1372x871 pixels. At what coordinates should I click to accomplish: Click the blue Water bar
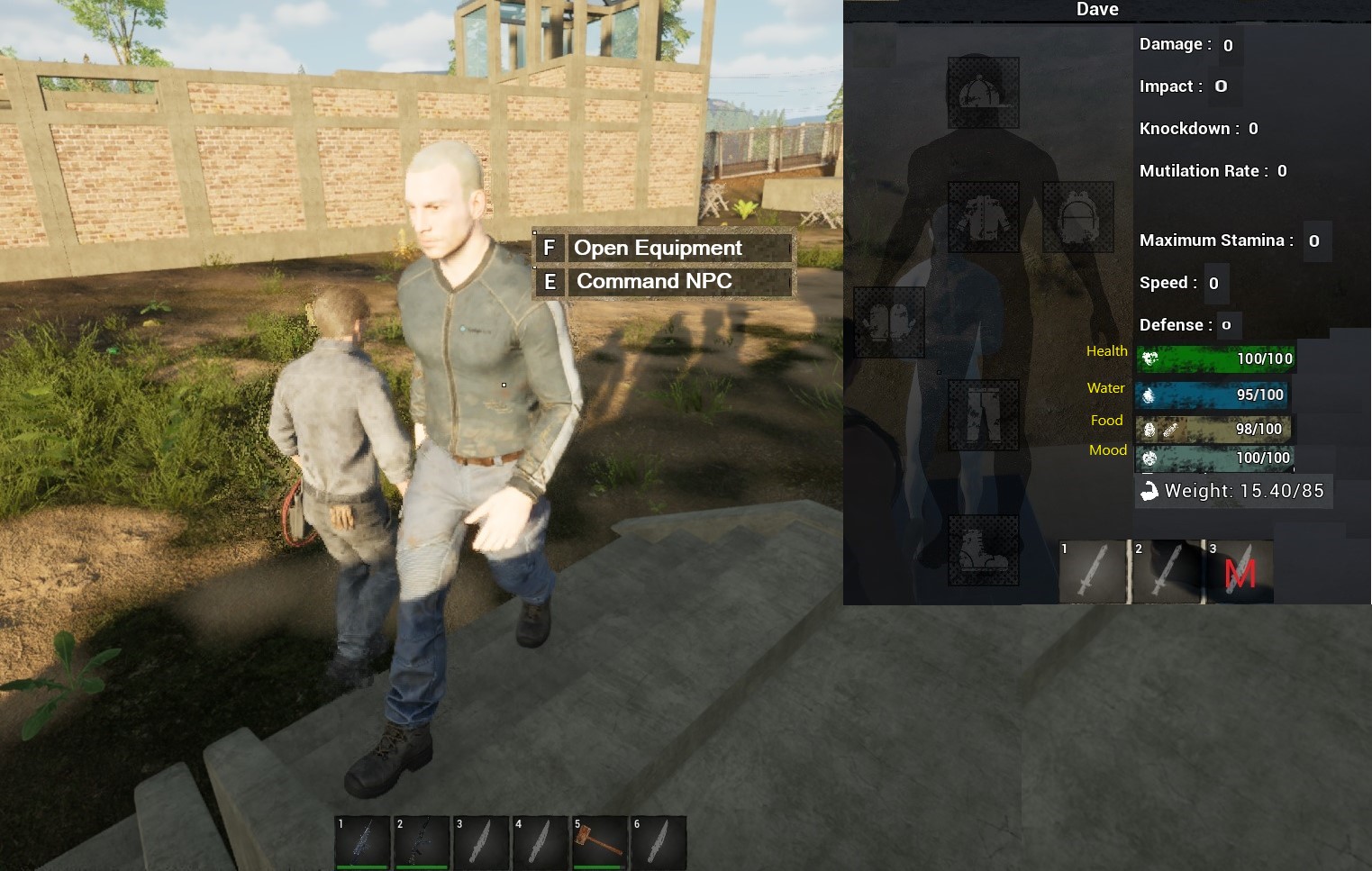tap(1212, 395)
